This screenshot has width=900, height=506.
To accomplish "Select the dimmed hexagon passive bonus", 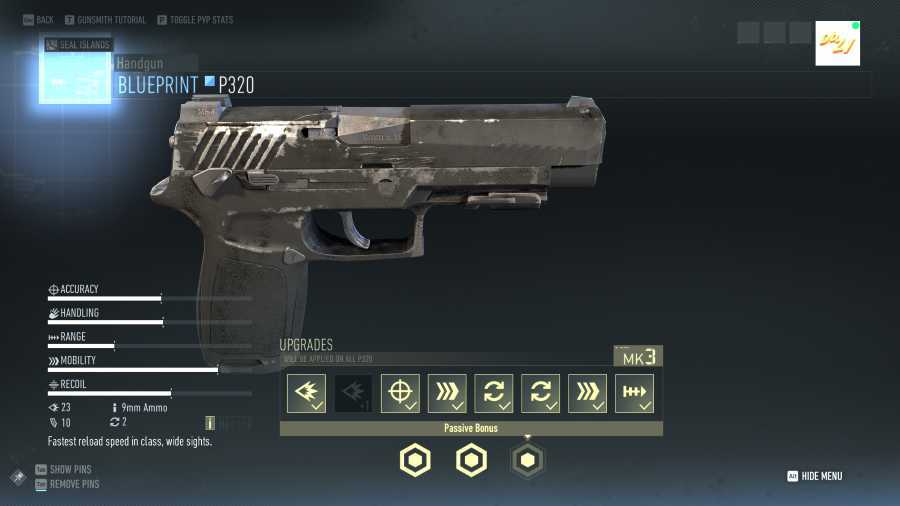I will click(x=528, y=460).
